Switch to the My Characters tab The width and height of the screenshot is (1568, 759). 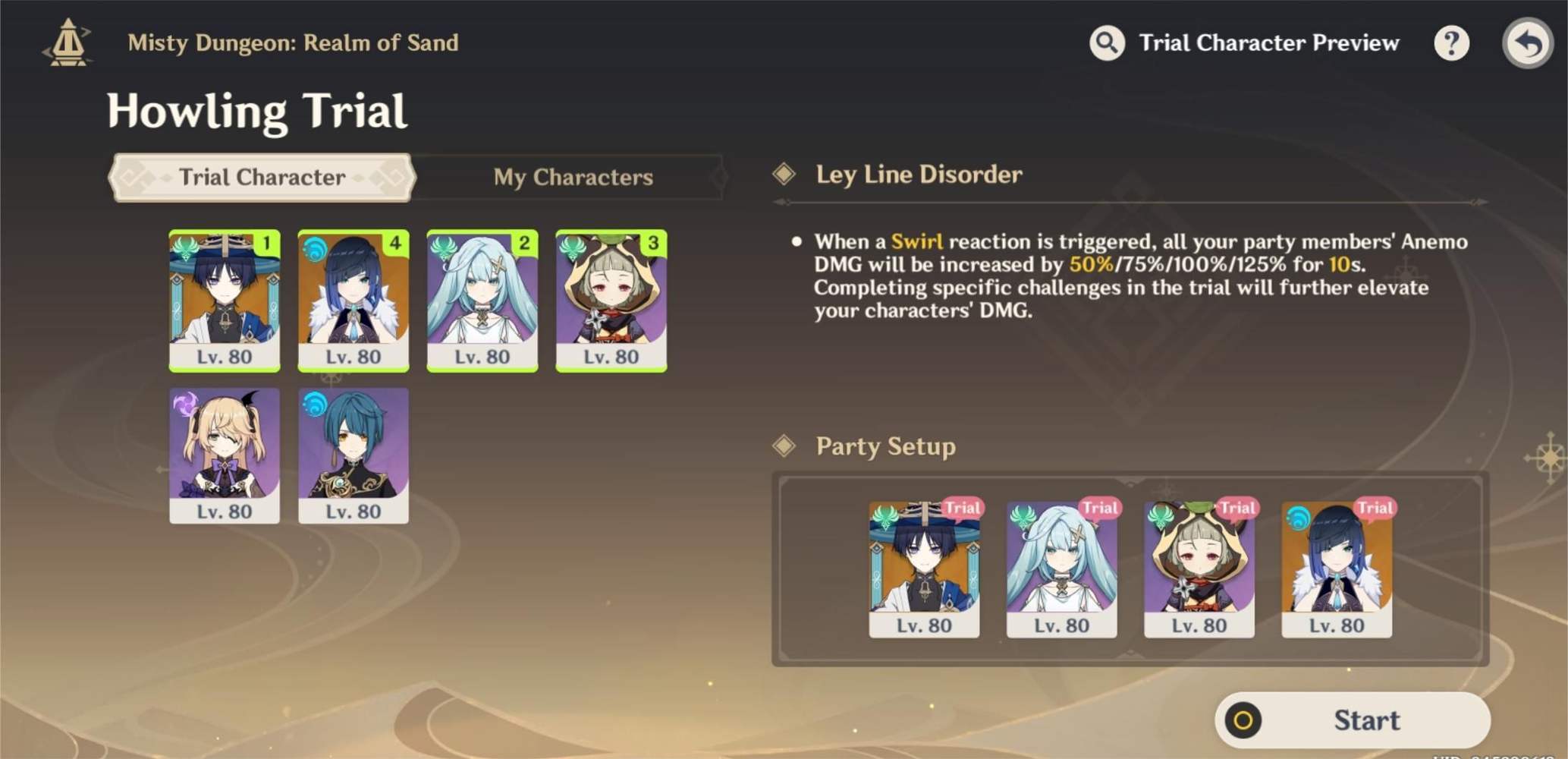tap(573, 177)
